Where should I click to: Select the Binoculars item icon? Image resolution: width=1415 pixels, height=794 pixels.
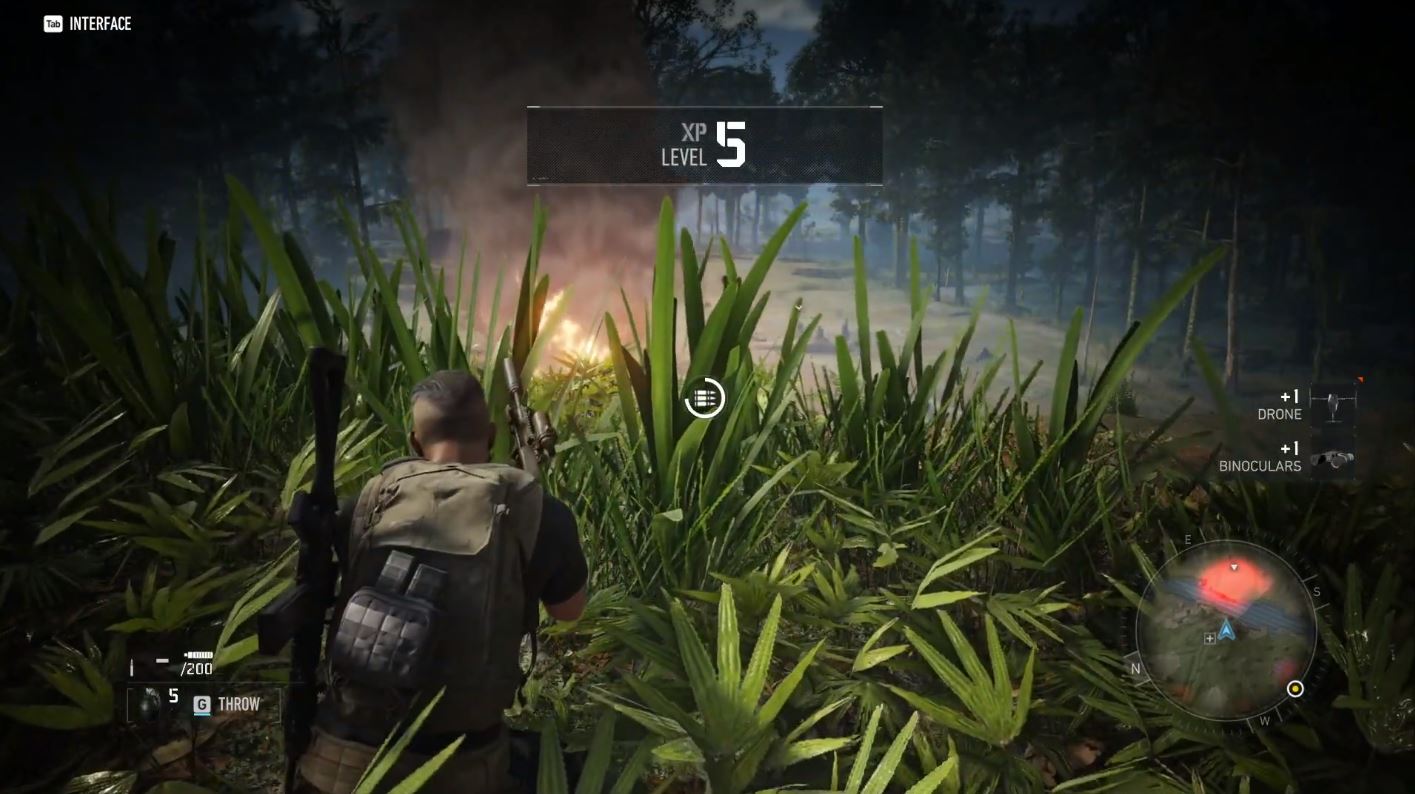(x=1332, y=456)
